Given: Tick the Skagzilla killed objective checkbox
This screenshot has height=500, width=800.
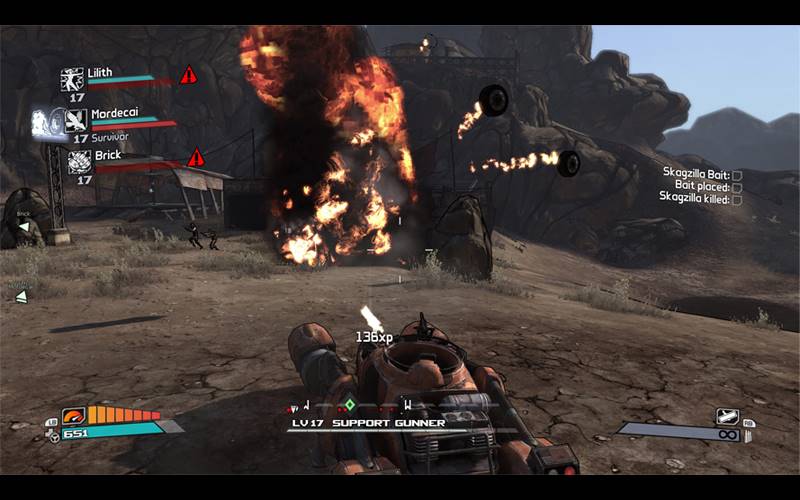Looking at the screenshot, I should click(737, 200).
